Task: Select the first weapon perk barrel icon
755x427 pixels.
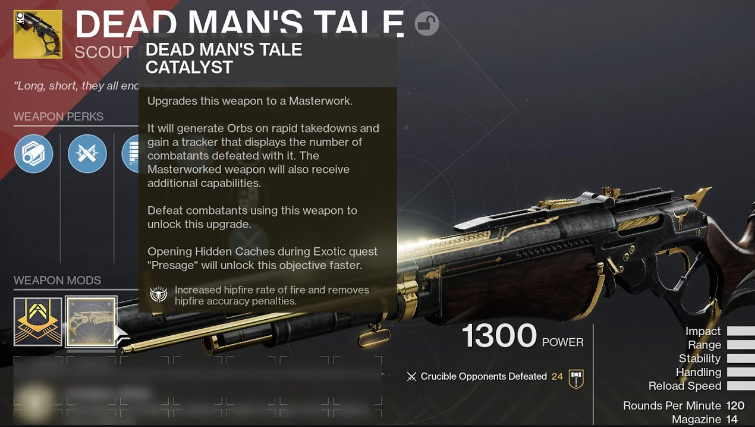Action: pyautogui.click(x=34, y=154)
